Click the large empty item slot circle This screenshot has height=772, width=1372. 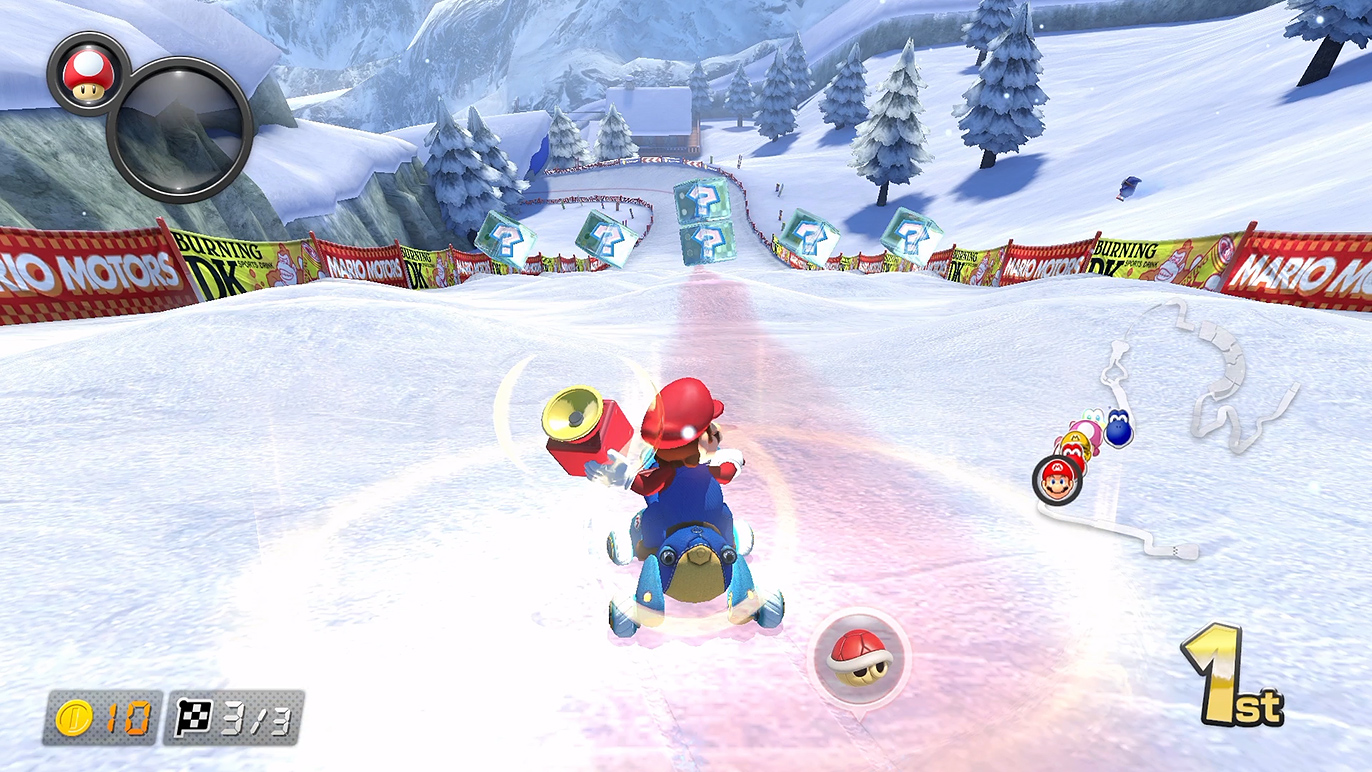[180, 130]
